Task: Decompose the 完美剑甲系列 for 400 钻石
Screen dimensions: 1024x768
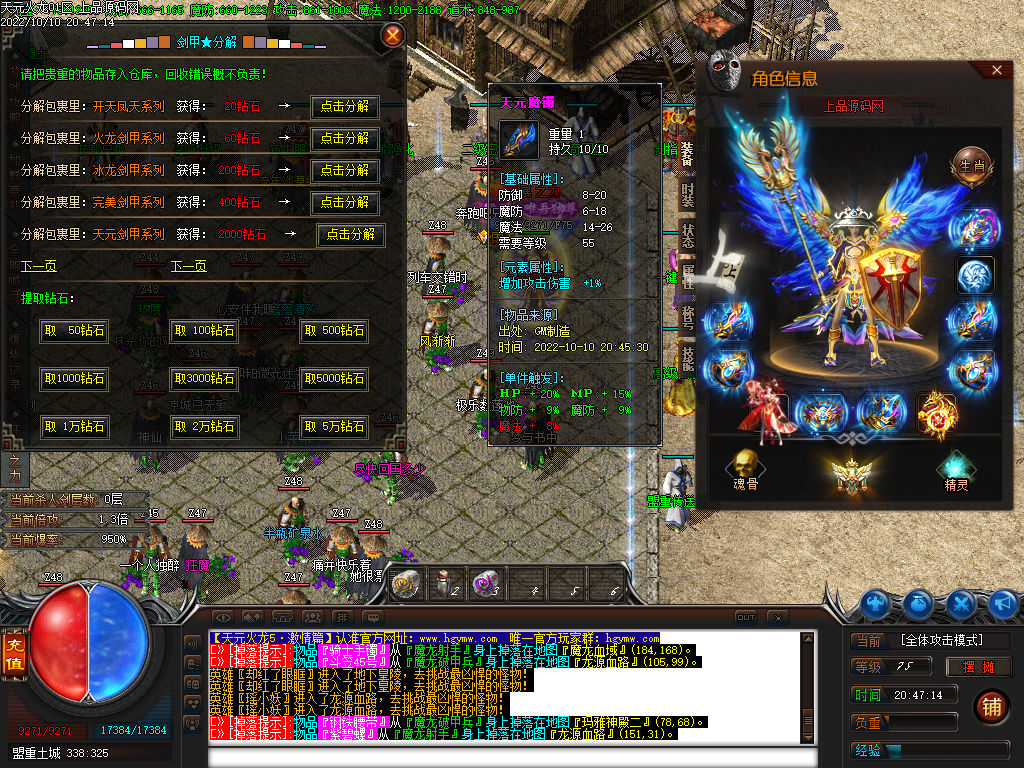Action: click(345, 202)
